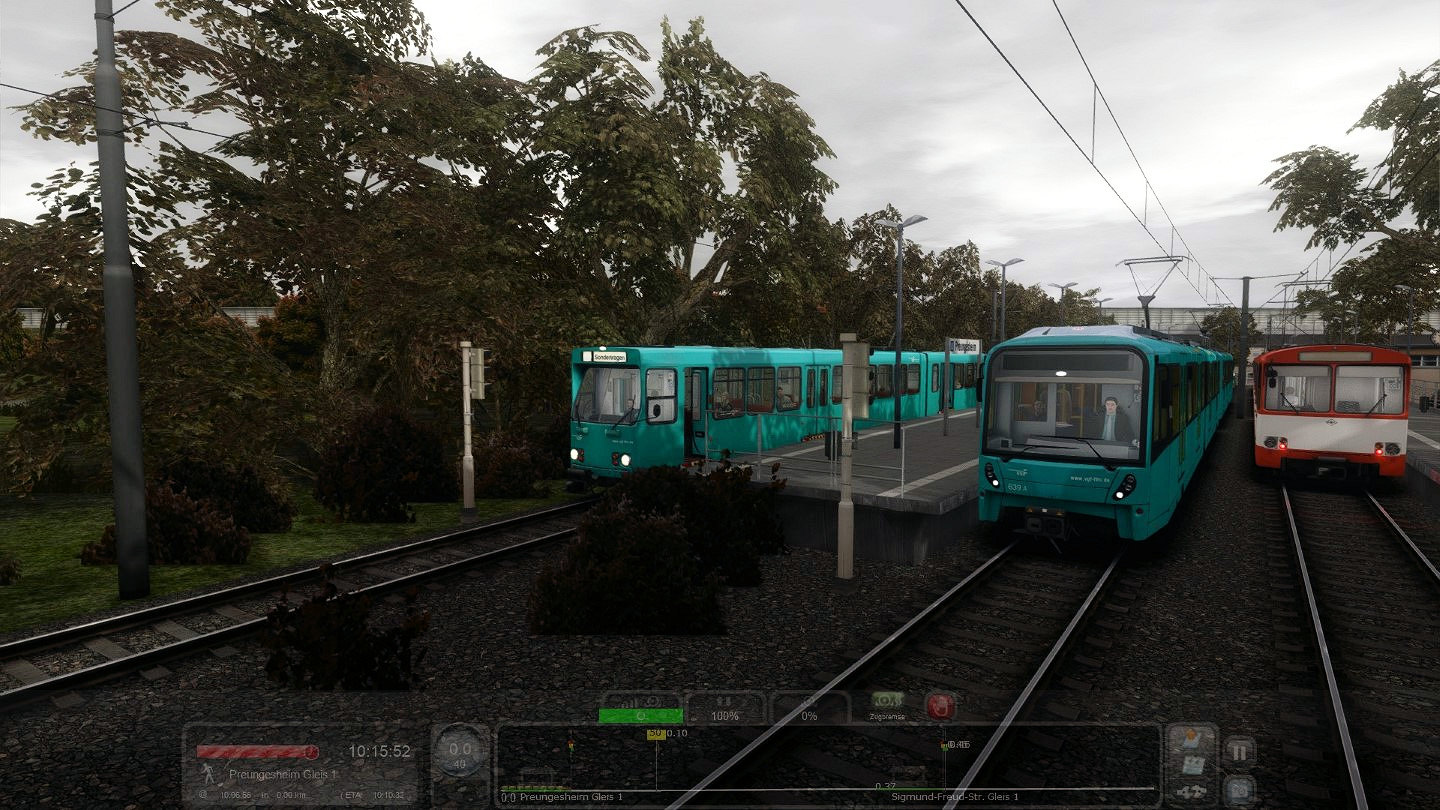Take a screenshot with the camera button
Viewport: 1440px width, 810px height.
(x=1239, y=788)
